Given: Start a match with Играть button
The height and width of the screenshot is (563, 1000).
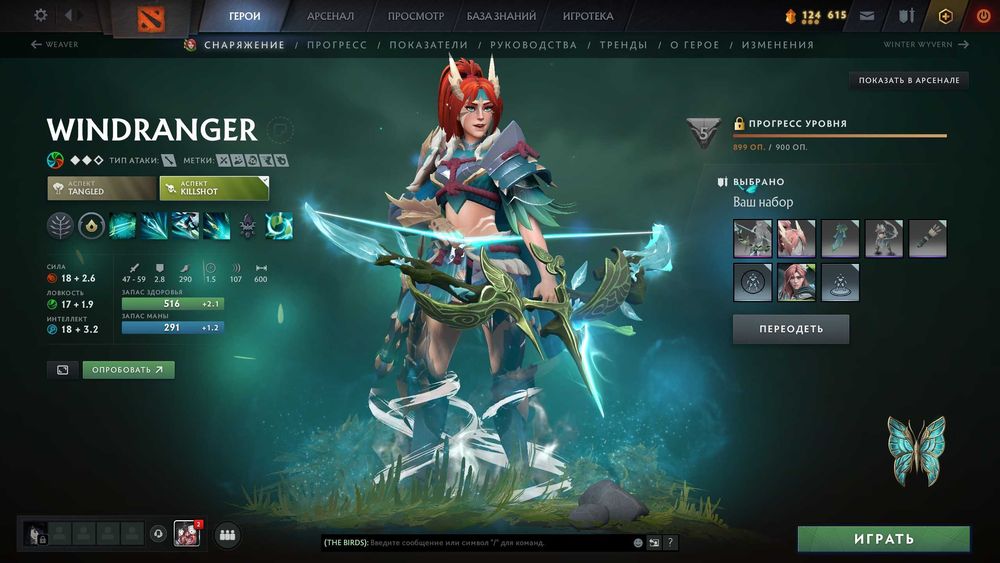Looking at the screenshot, I should coord(883,539).
